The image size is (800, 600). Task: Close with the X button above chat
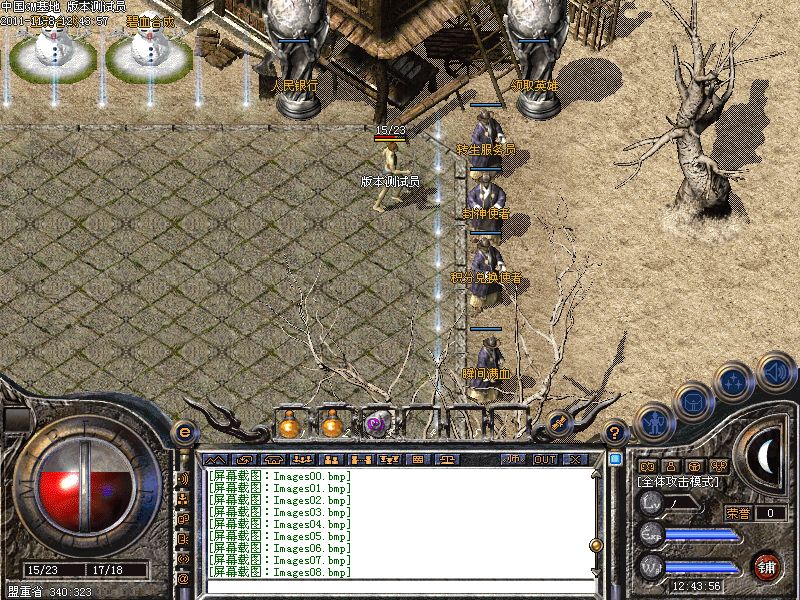pos(575,459)
